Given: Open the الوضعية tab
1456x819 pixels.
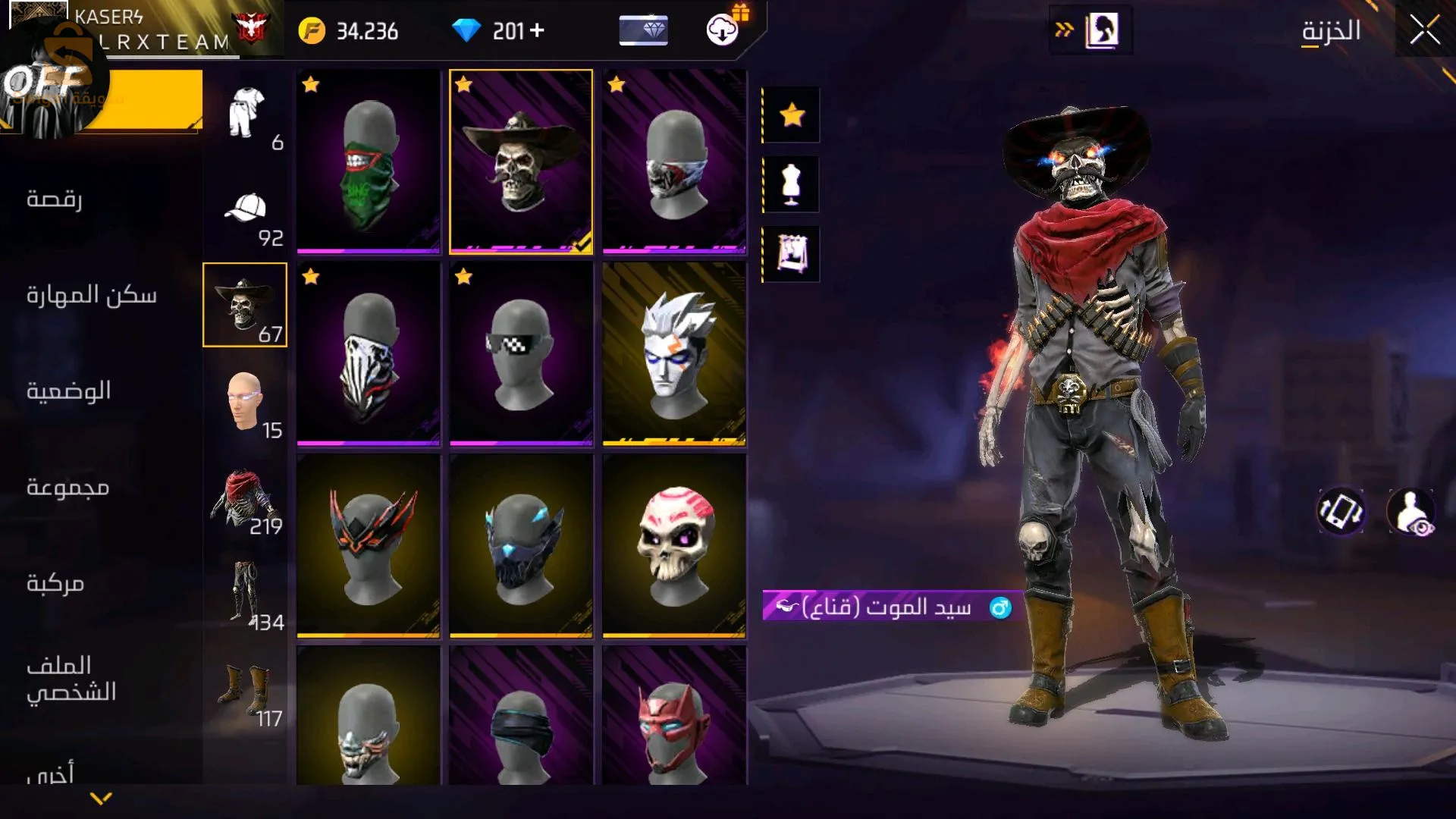Looking at the screenshot, I should point(68,391).
